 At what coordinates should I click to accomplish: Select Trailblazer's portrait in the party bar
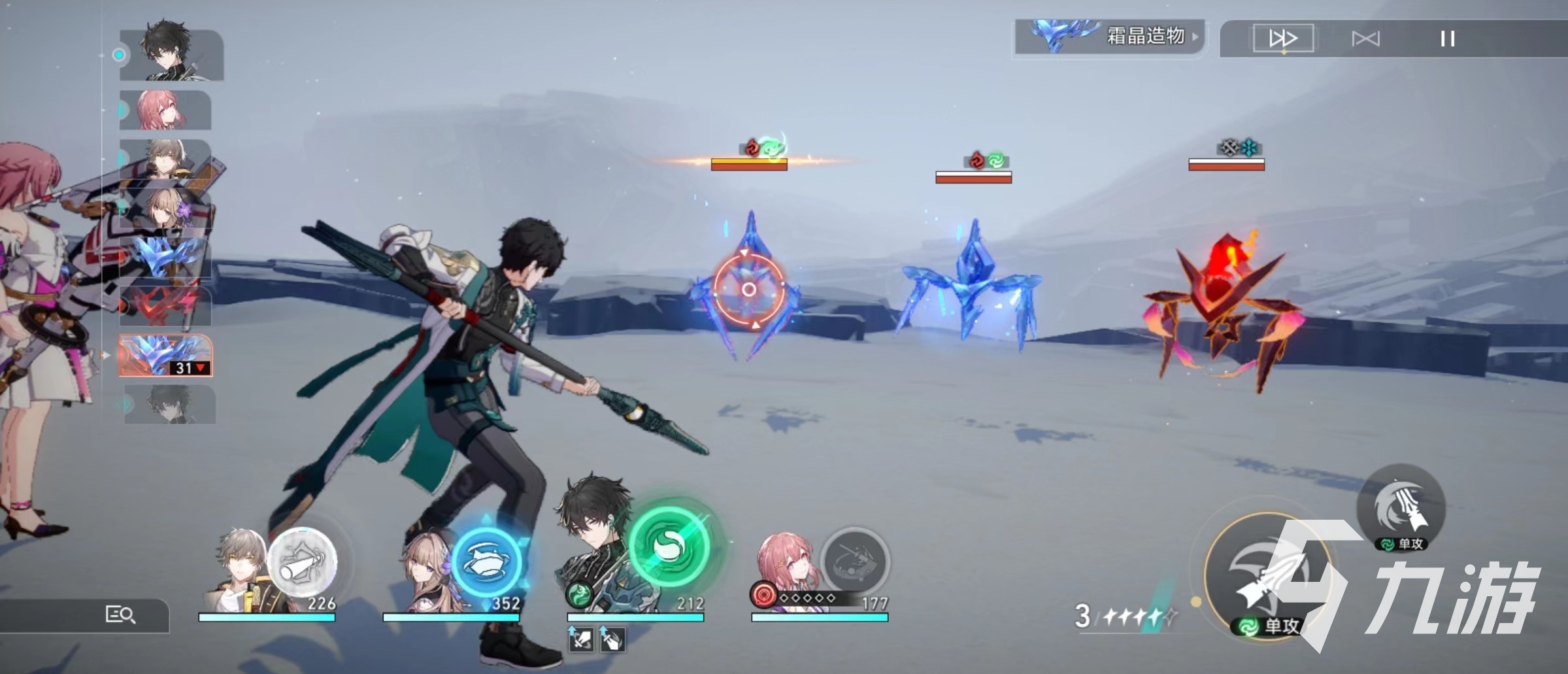pyautogui.click(x=241, y=569)
